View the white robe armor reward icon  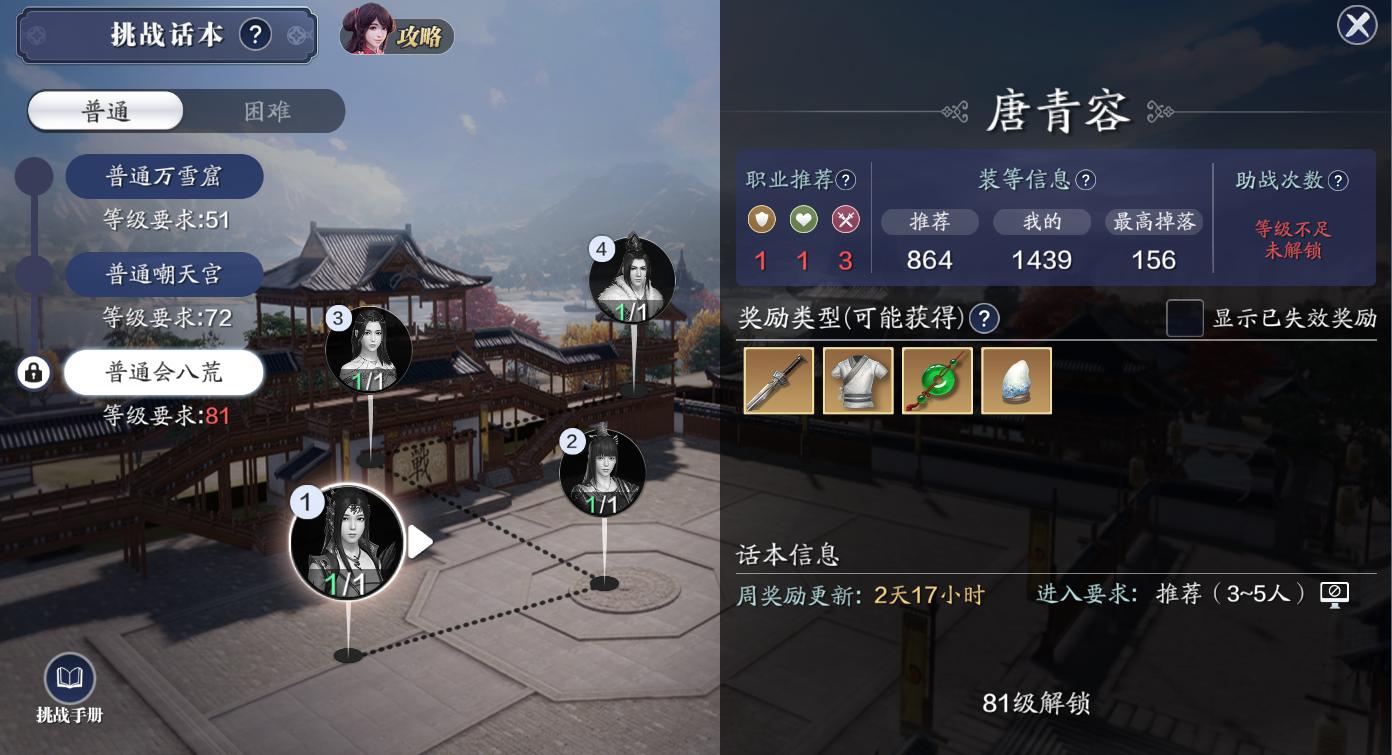pyautogui.click(x=858, y=380)
